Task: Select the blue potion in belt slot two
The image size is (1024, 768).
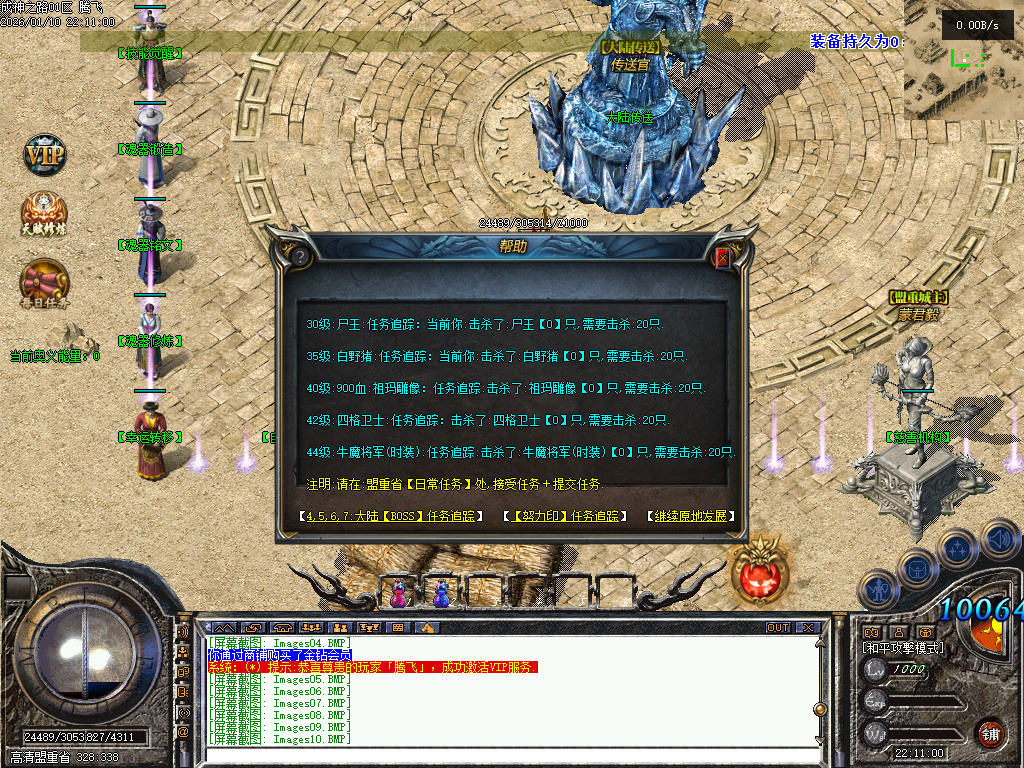Action: tap(440, 594)
